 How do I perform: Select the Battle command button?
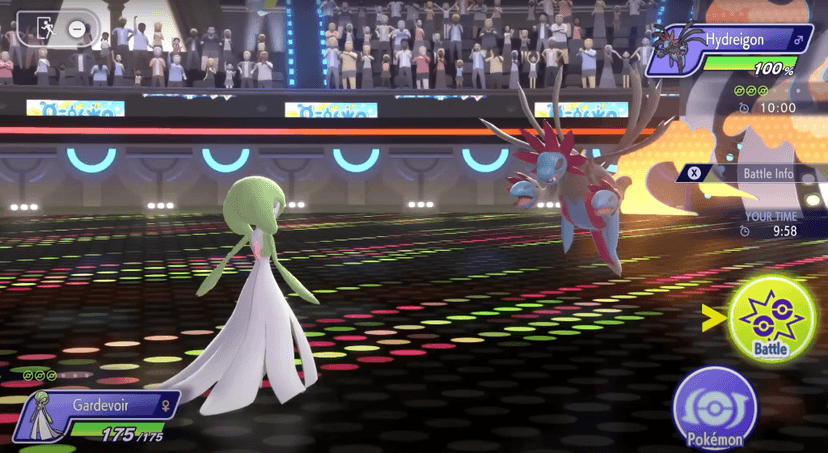pos(772,318)
